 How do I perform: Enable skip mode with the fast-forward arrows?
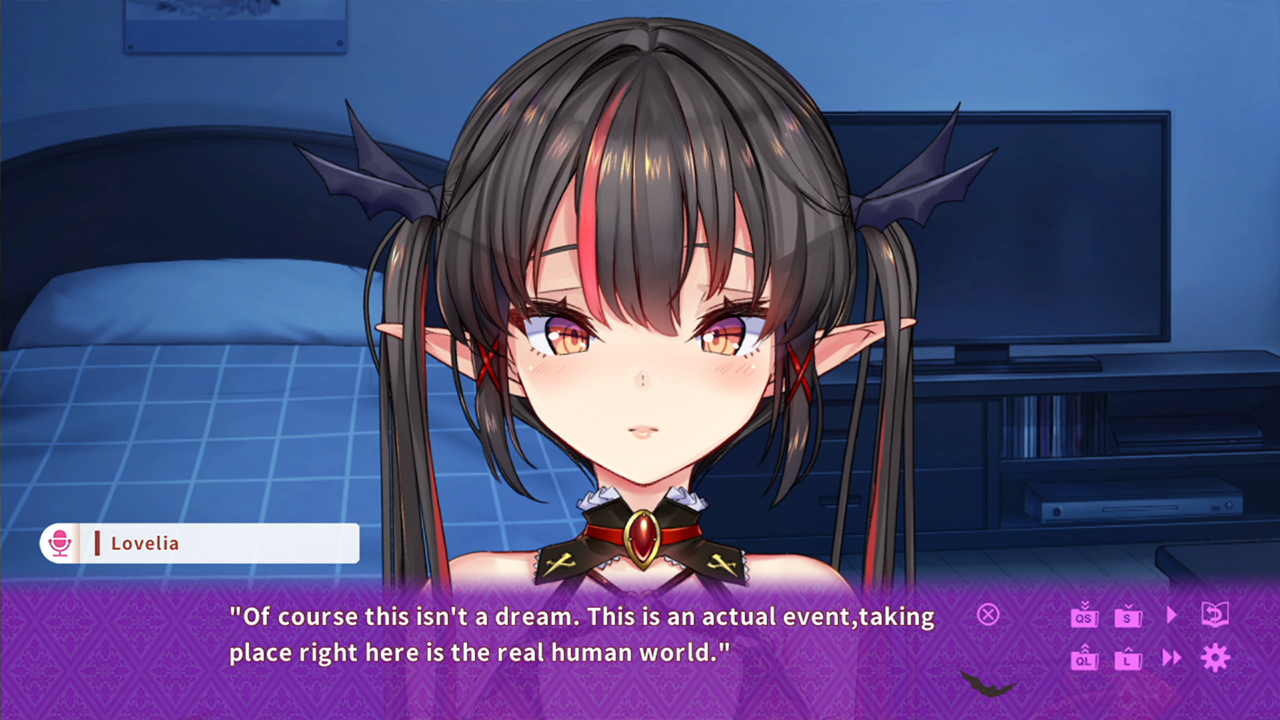click(1172, 657)
